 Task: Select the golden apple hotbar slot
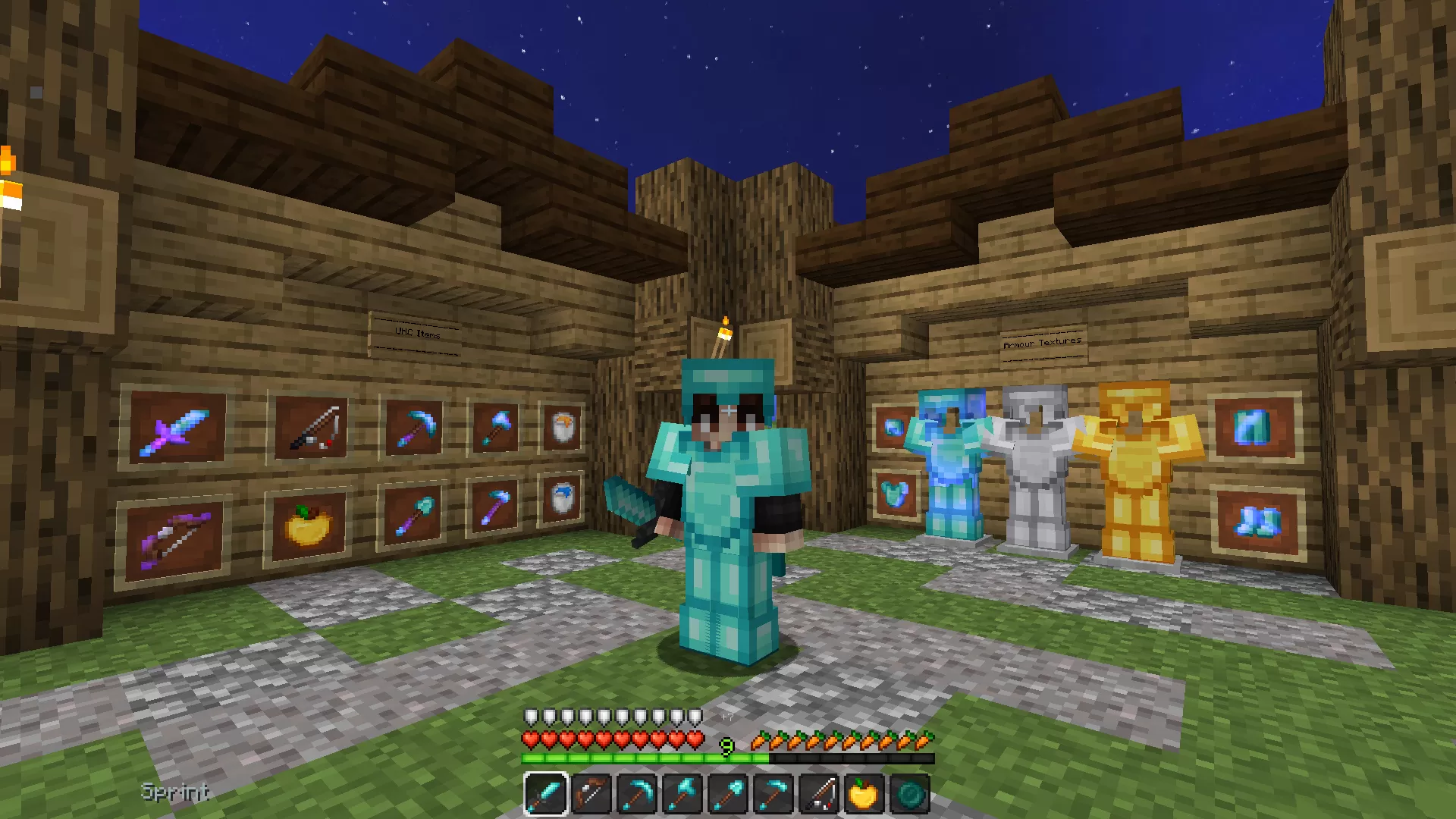coord(865,793)
